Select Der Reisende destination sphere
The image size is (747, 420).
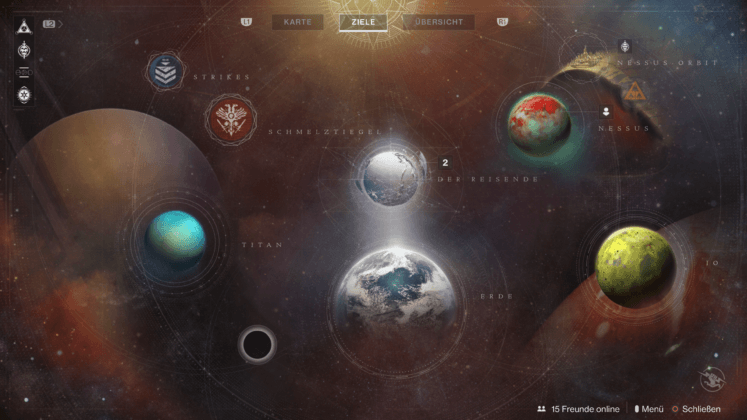pyautogui.click(x=393, y=177)
